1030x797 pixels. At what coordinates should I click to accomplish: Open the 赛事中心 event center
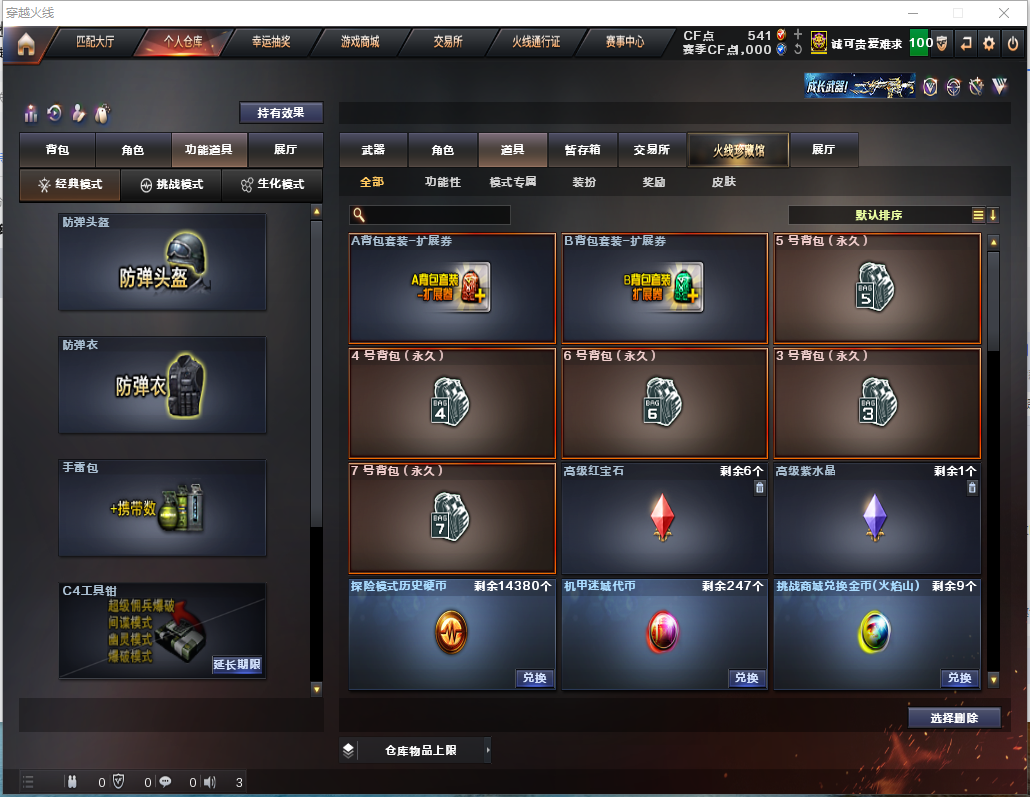[624, 42]
